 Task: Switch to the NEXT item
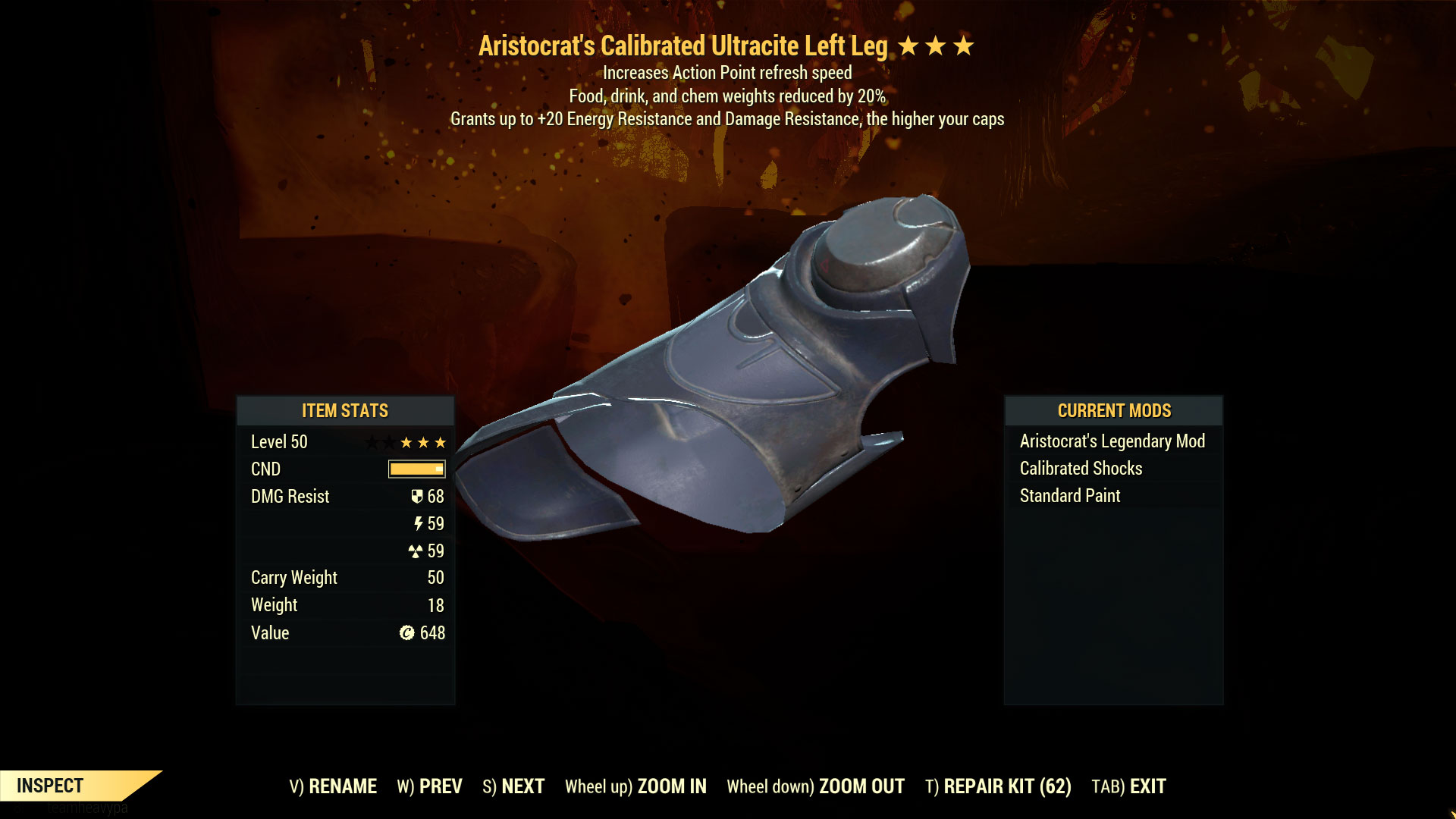[513, 786]
